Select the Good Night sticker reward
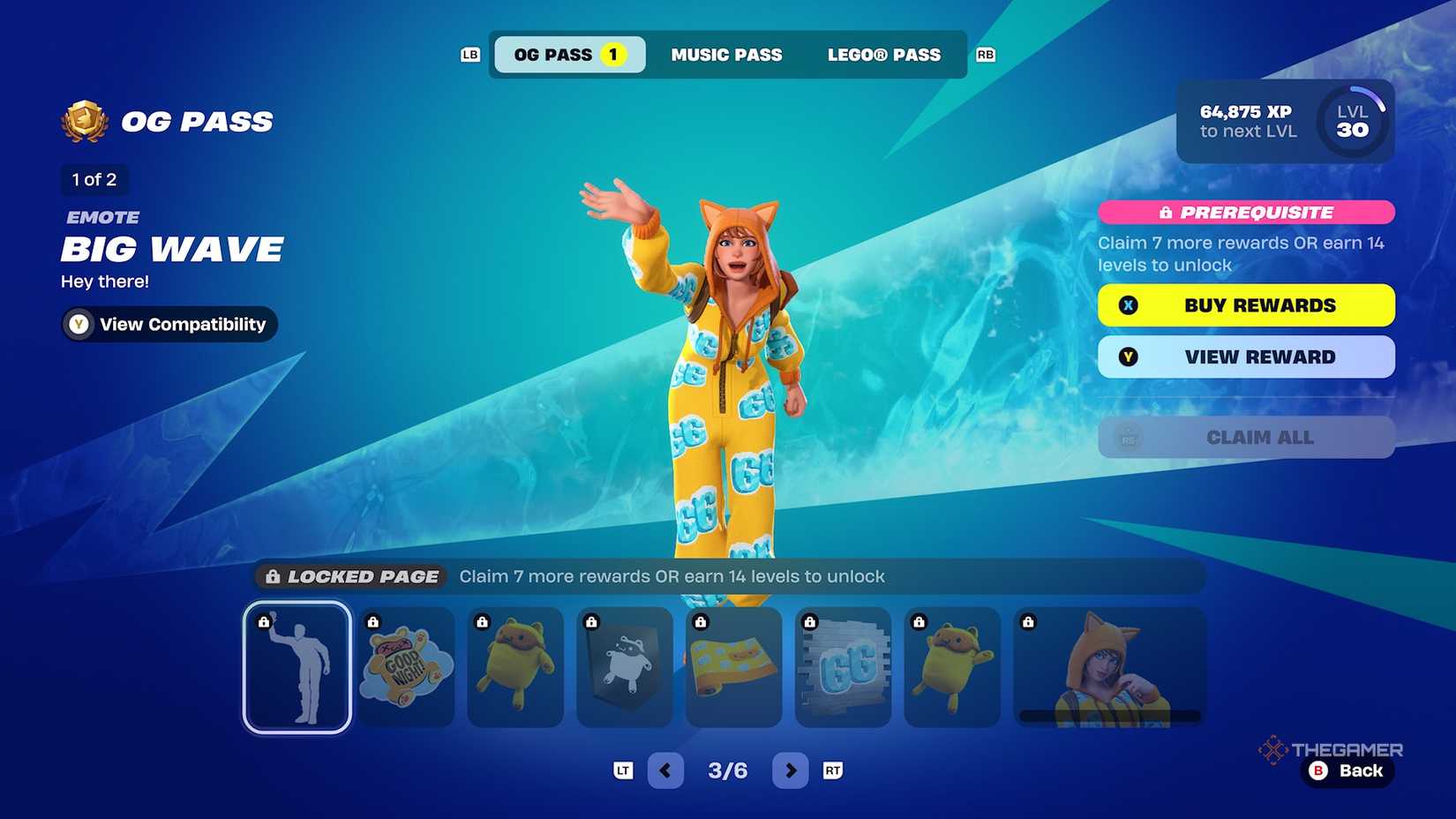 (x=406, y=666)
